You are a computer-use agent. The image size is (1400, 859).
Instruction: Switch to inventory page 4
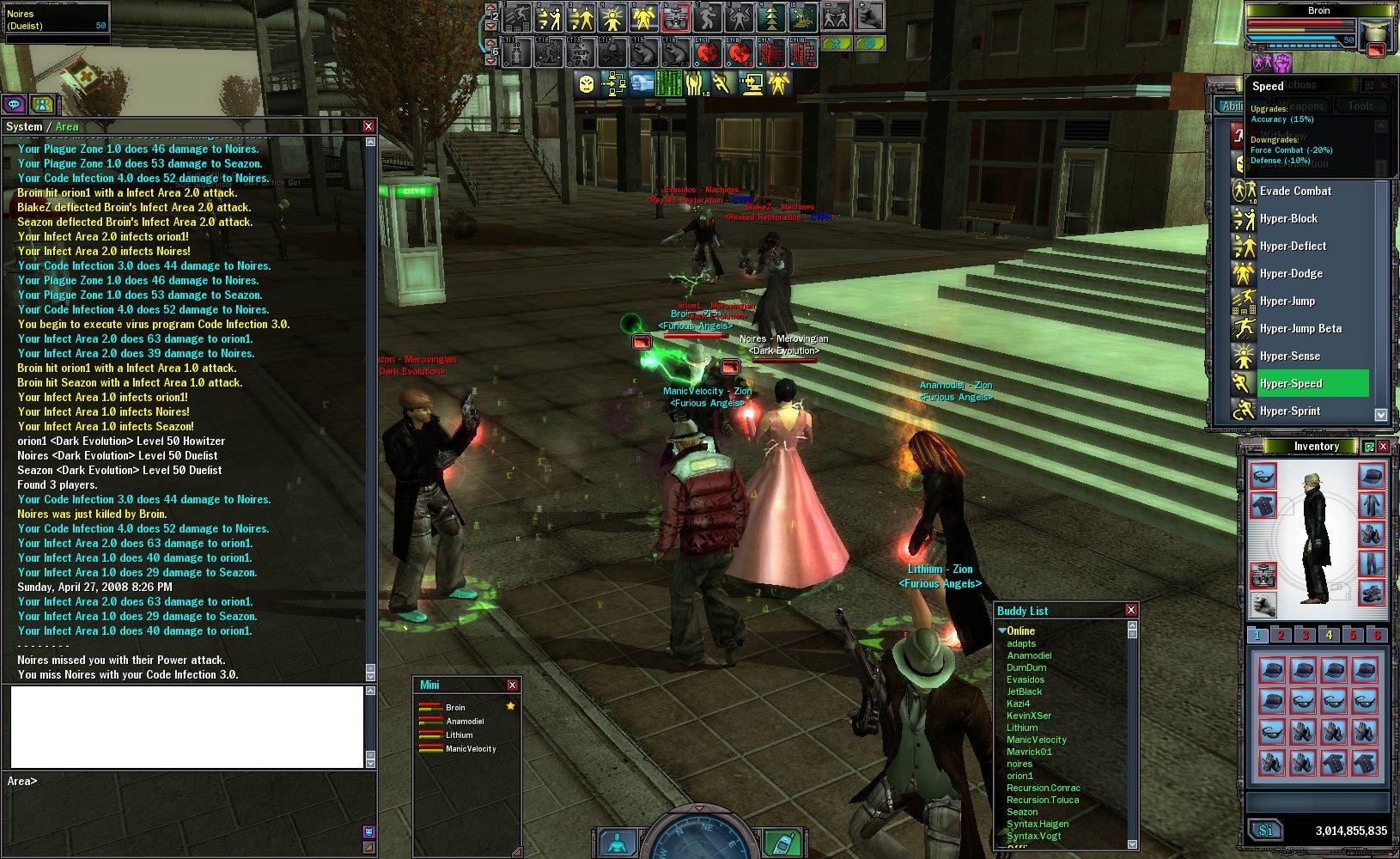[1329, 635]
